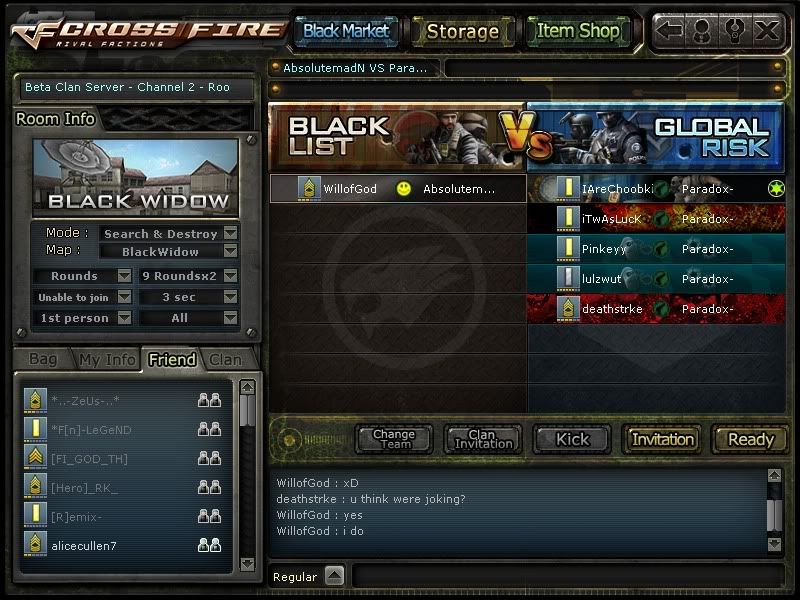The image size is (800, 600).
Task: Switch to the My Info tab
Action: coord(107,359)
